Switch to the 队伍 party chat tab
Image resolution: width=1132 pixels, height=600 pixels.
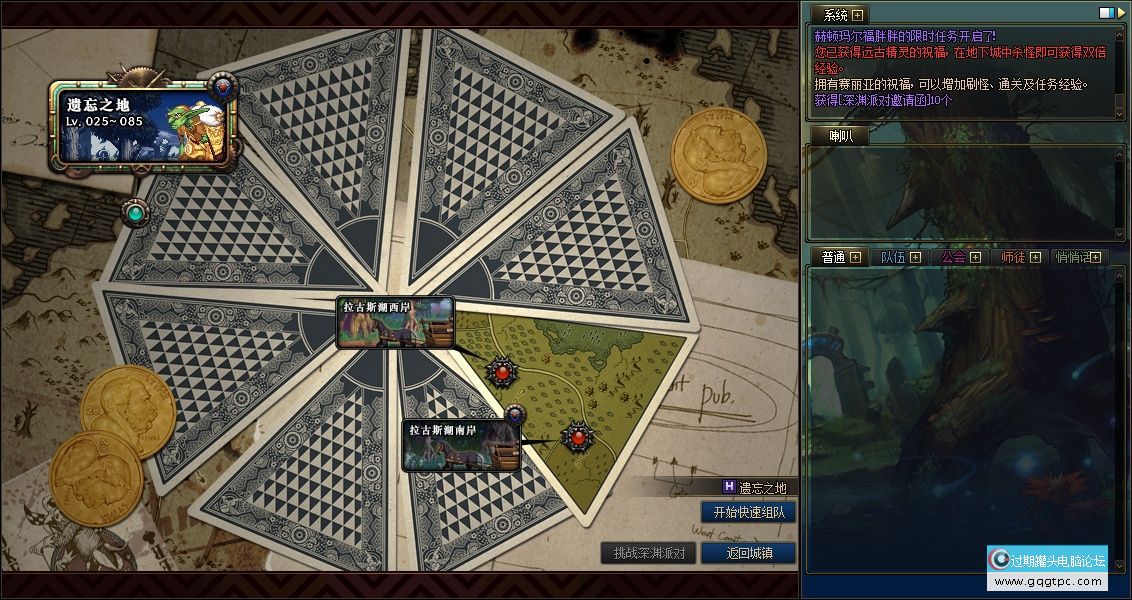tap(900, 258)
